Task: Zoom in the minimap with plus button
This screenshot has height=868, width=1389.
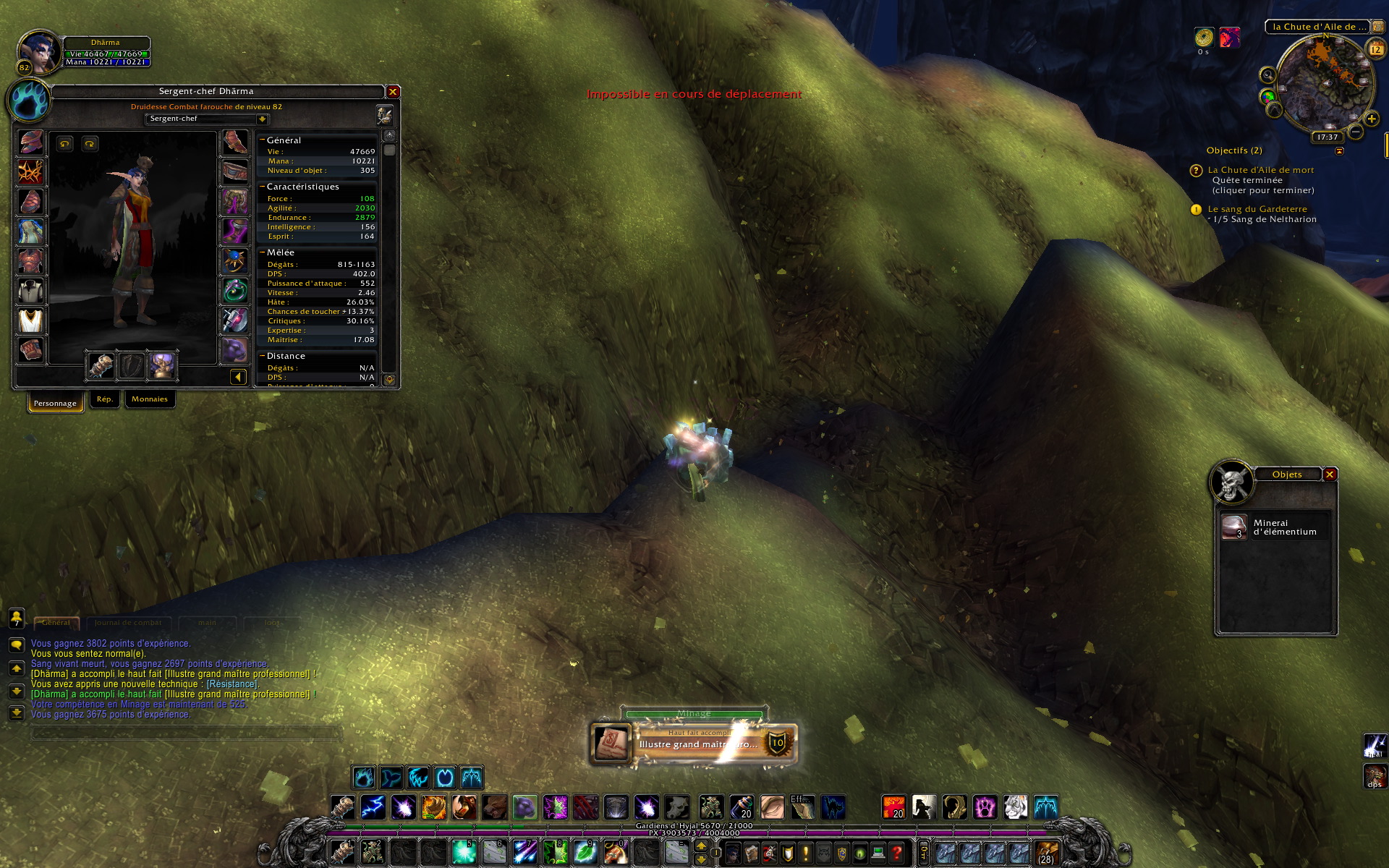Action: tap(1371, 119)
